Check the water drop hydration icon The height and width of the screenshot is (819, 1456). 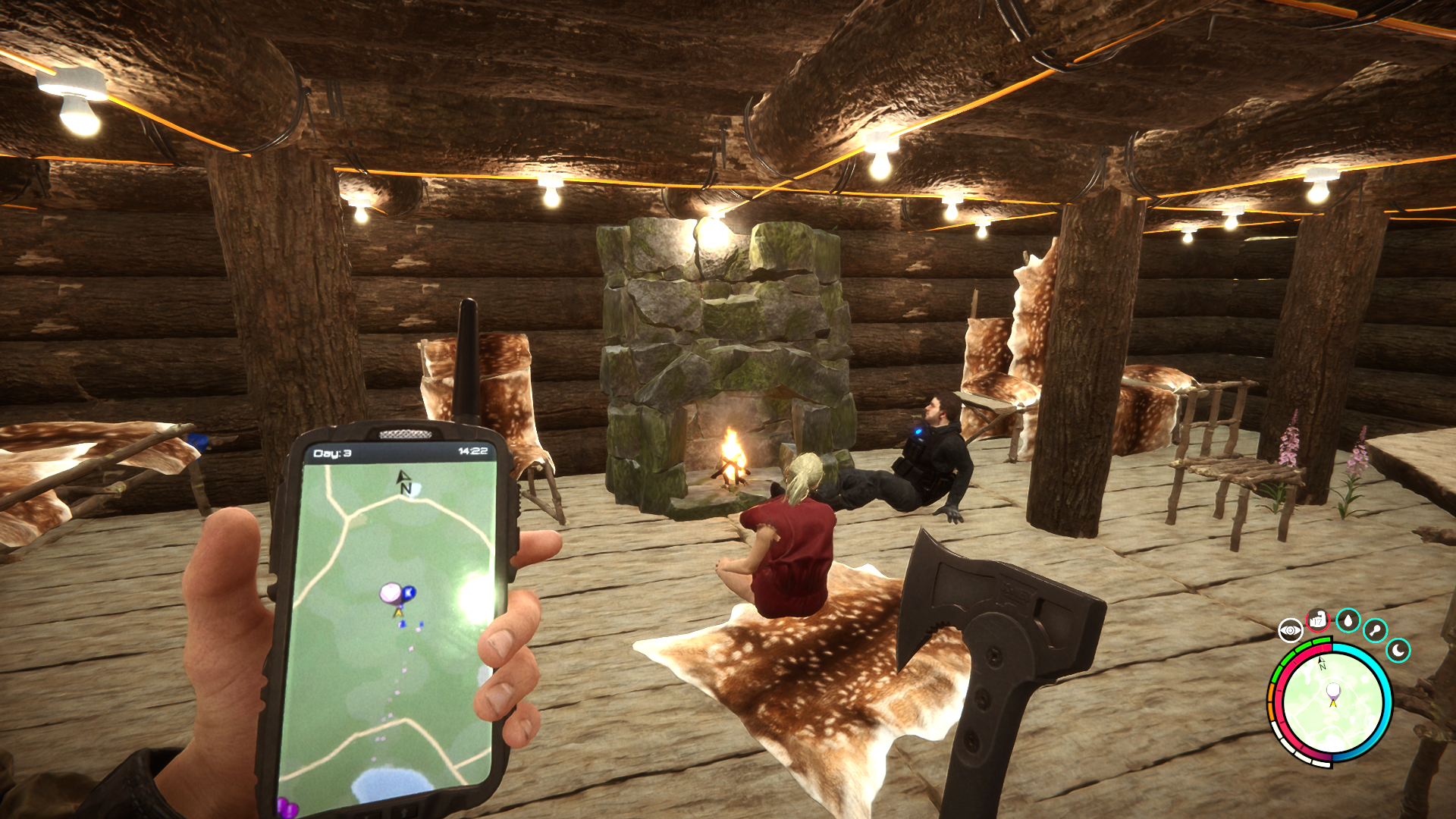click(1348, 620)
